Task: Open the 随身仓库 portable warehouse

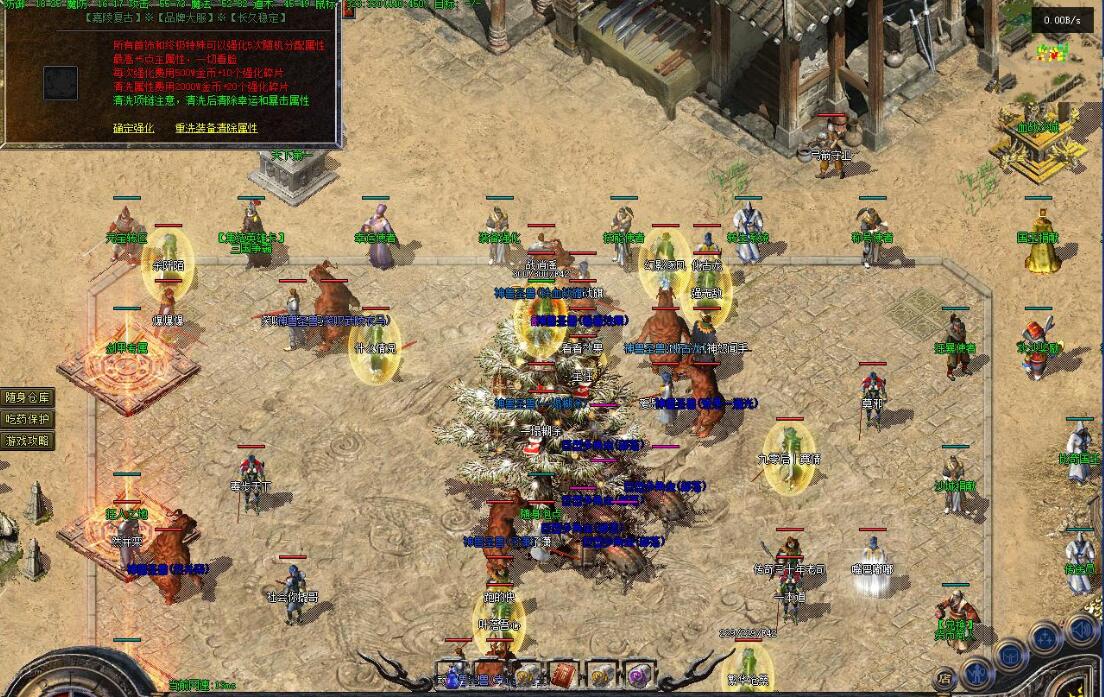Action: pos(28,397)
